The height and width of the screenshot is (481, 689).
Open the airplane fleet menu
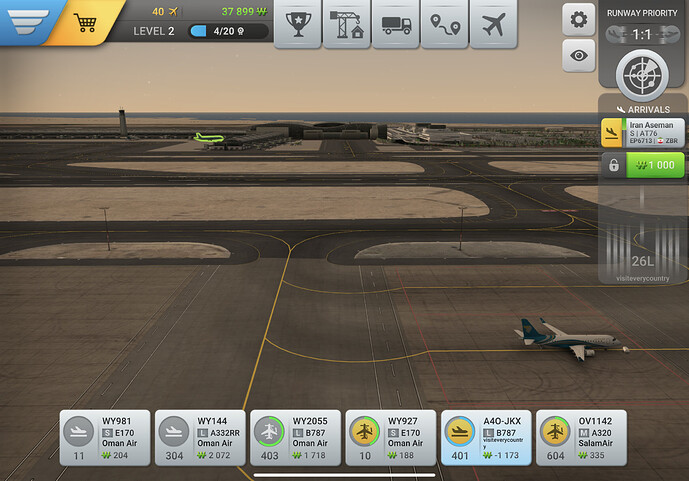click(494, 24)
